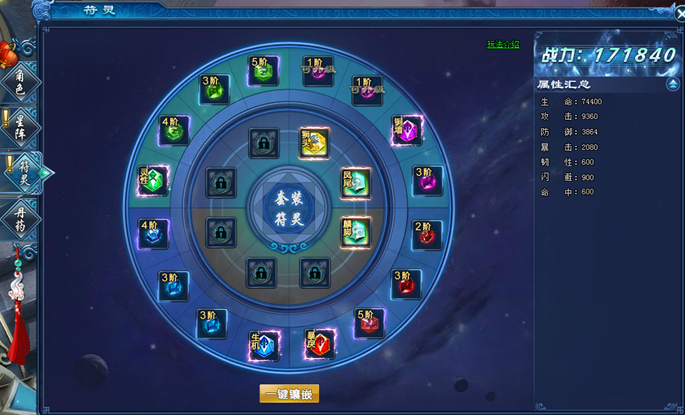The image size is (685, 415).
Task: Select the 暴戾 red rune slot
Action: 317,345
